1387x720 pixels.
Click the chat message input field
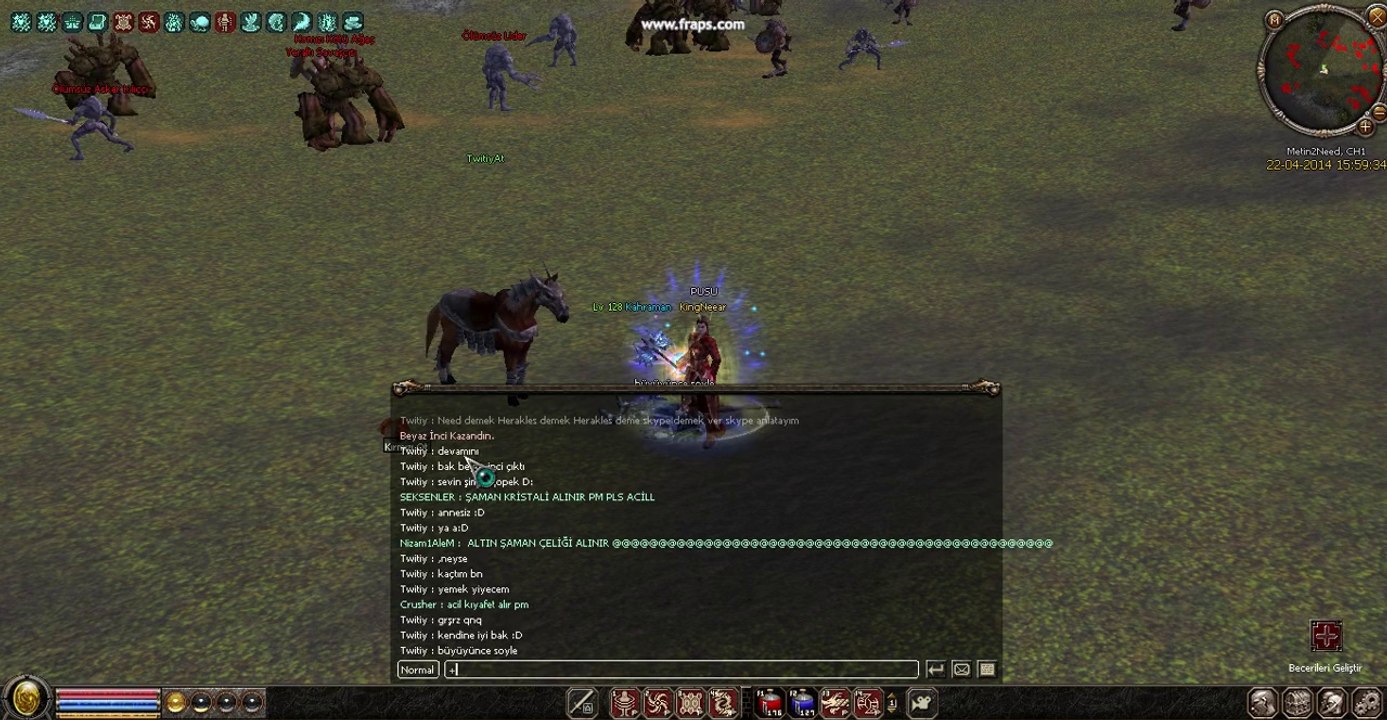[680, 669]
